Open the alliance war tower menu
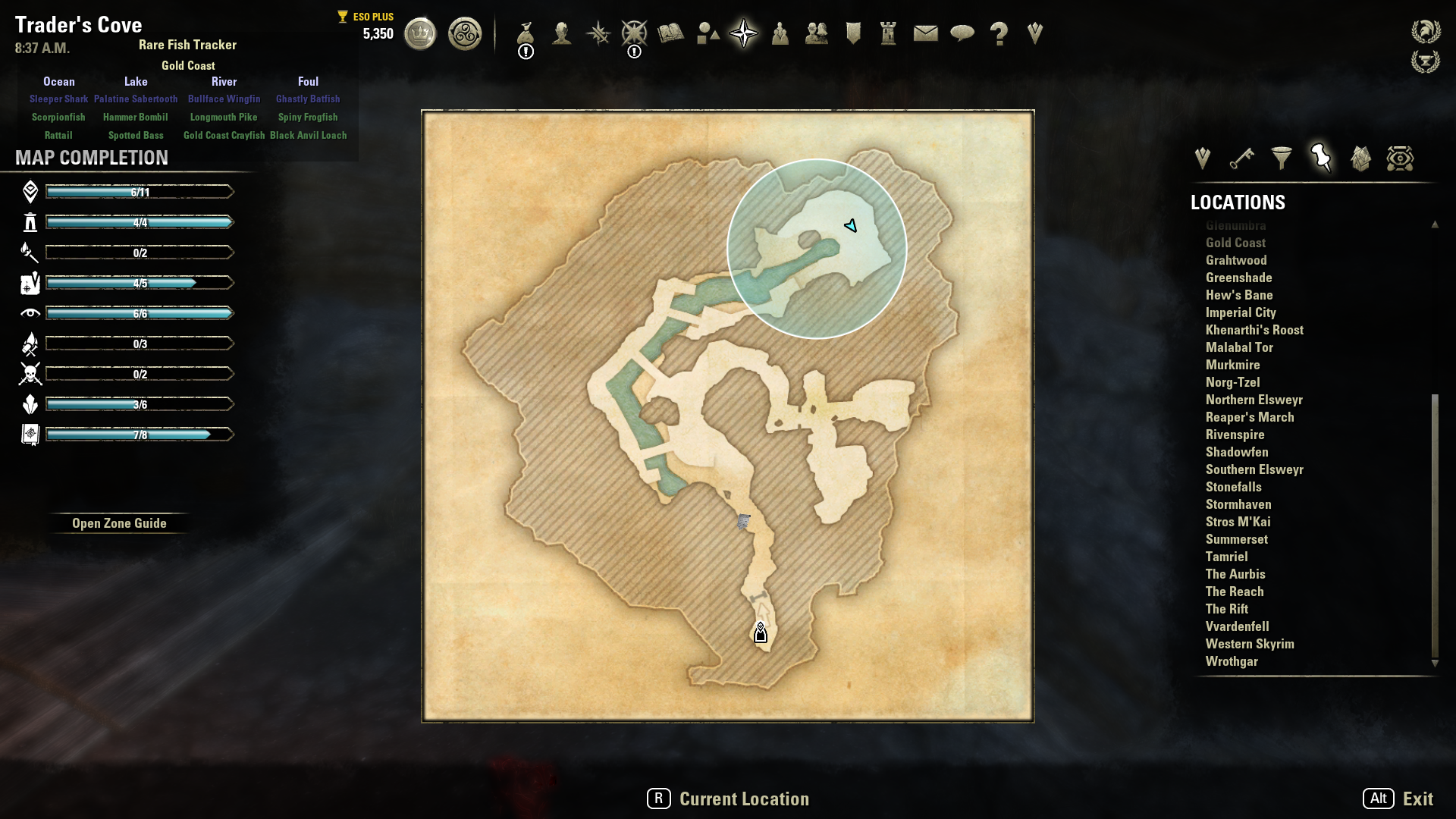The width and height of the screenshot is (1456, 819). click(888, 33)
